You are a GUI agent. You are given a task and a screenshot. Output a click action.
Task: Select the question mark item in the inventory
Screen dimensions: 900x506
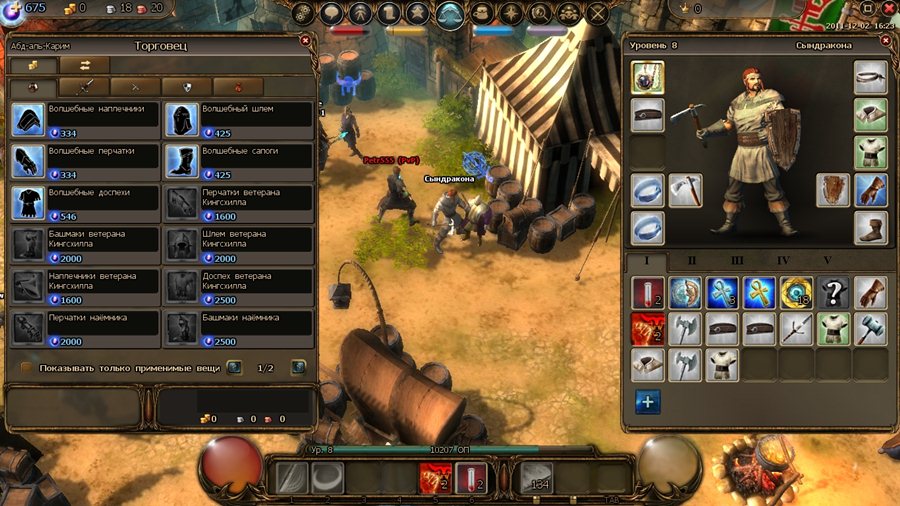[834, 292]
